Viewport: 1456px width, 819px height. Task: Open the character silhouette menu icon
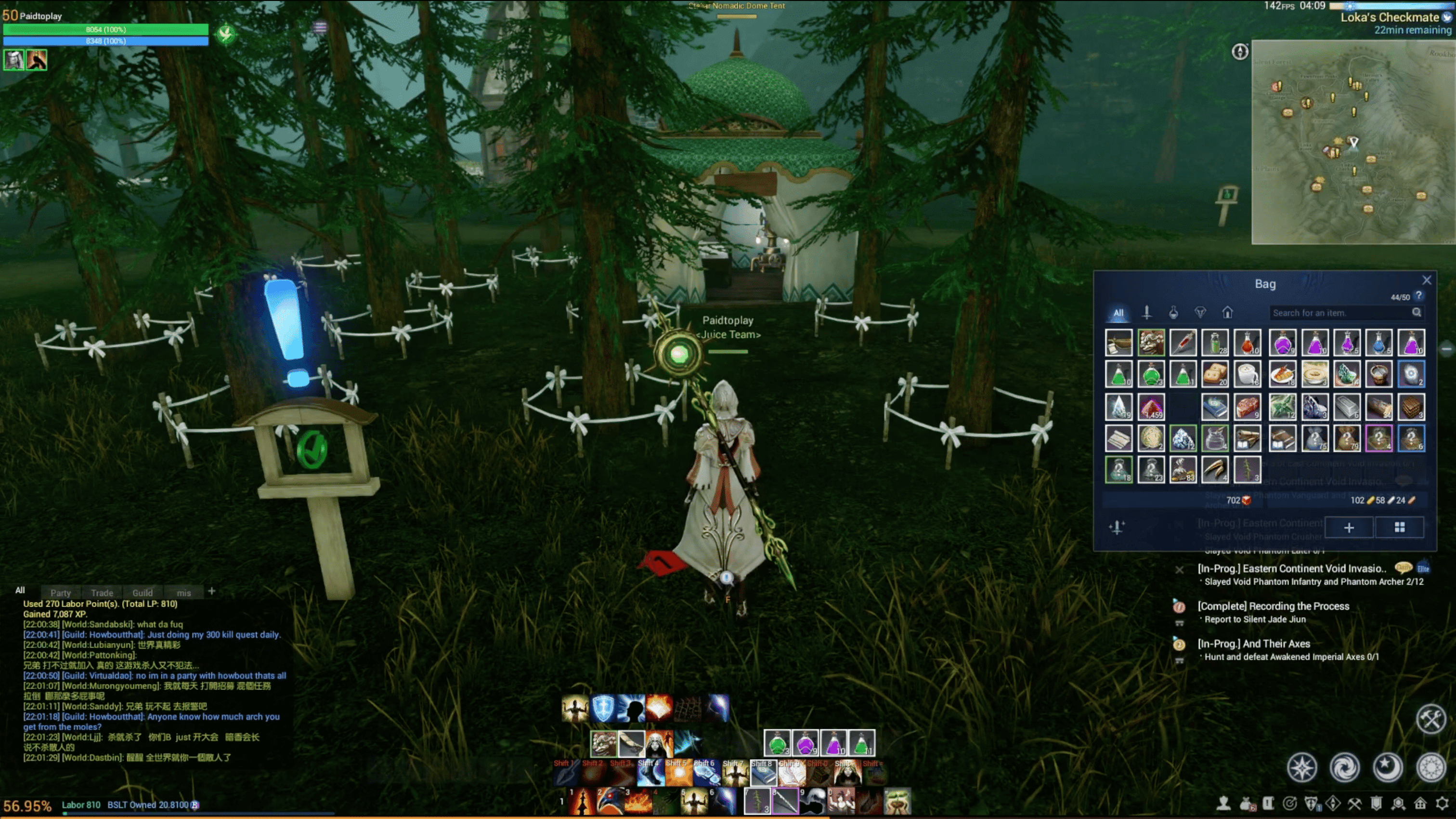(1224, 803)
